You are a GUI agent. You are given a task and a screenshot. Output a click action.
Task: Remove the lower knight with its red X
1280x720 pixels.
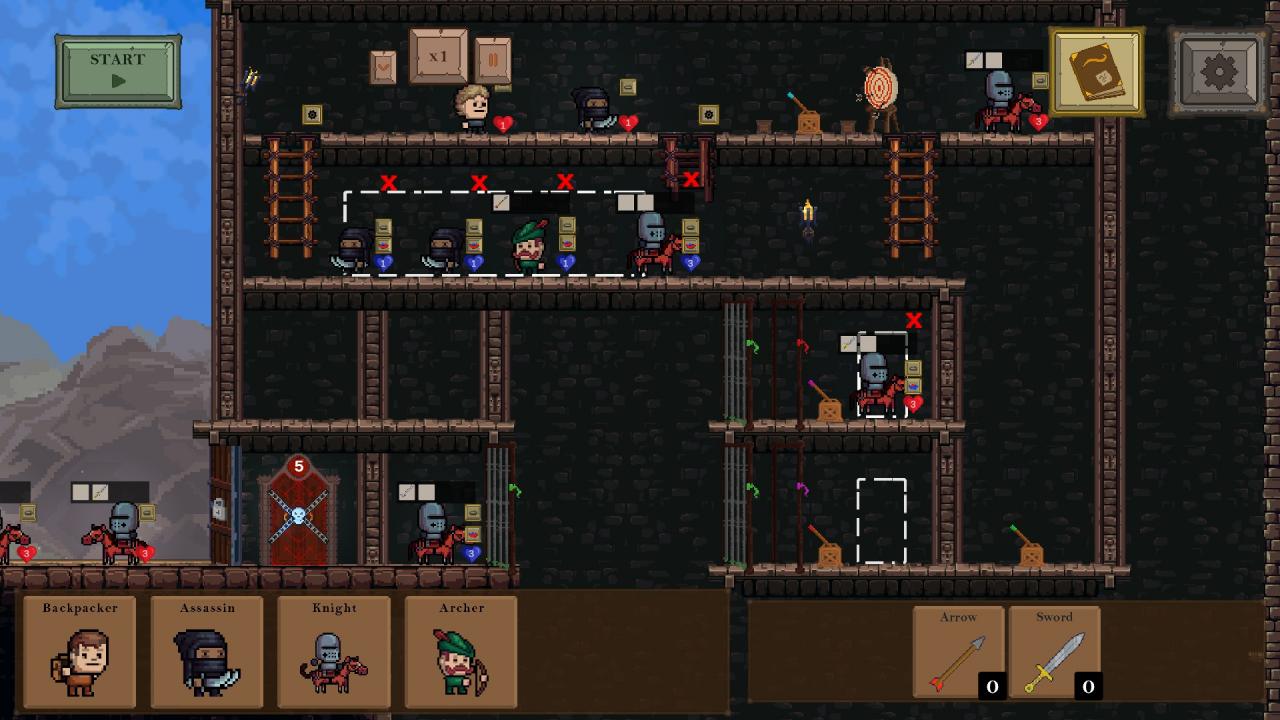click(913, 321)
